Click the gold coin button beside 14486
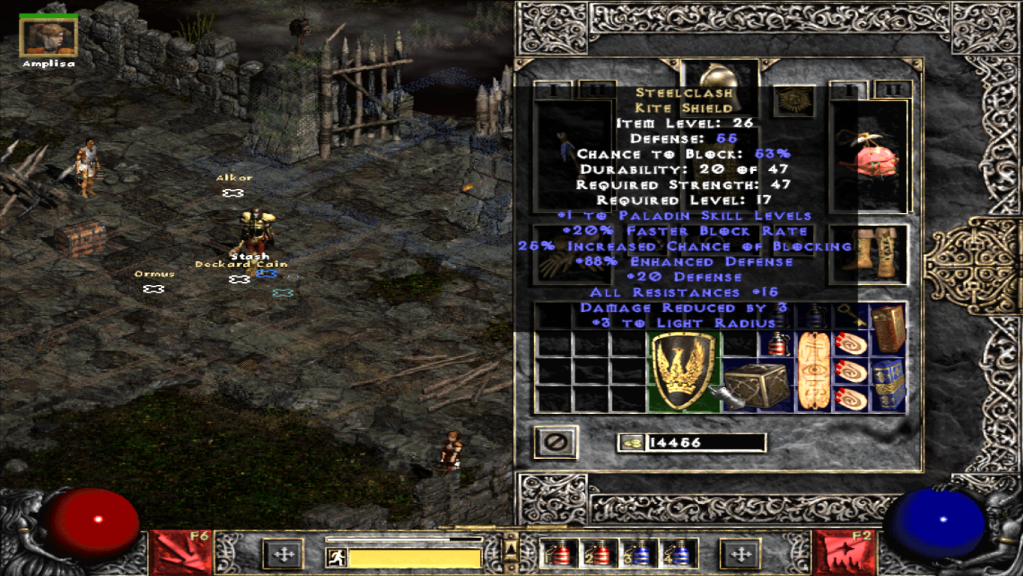Viewport: 1023px width, 576px height. pos(630,442)
